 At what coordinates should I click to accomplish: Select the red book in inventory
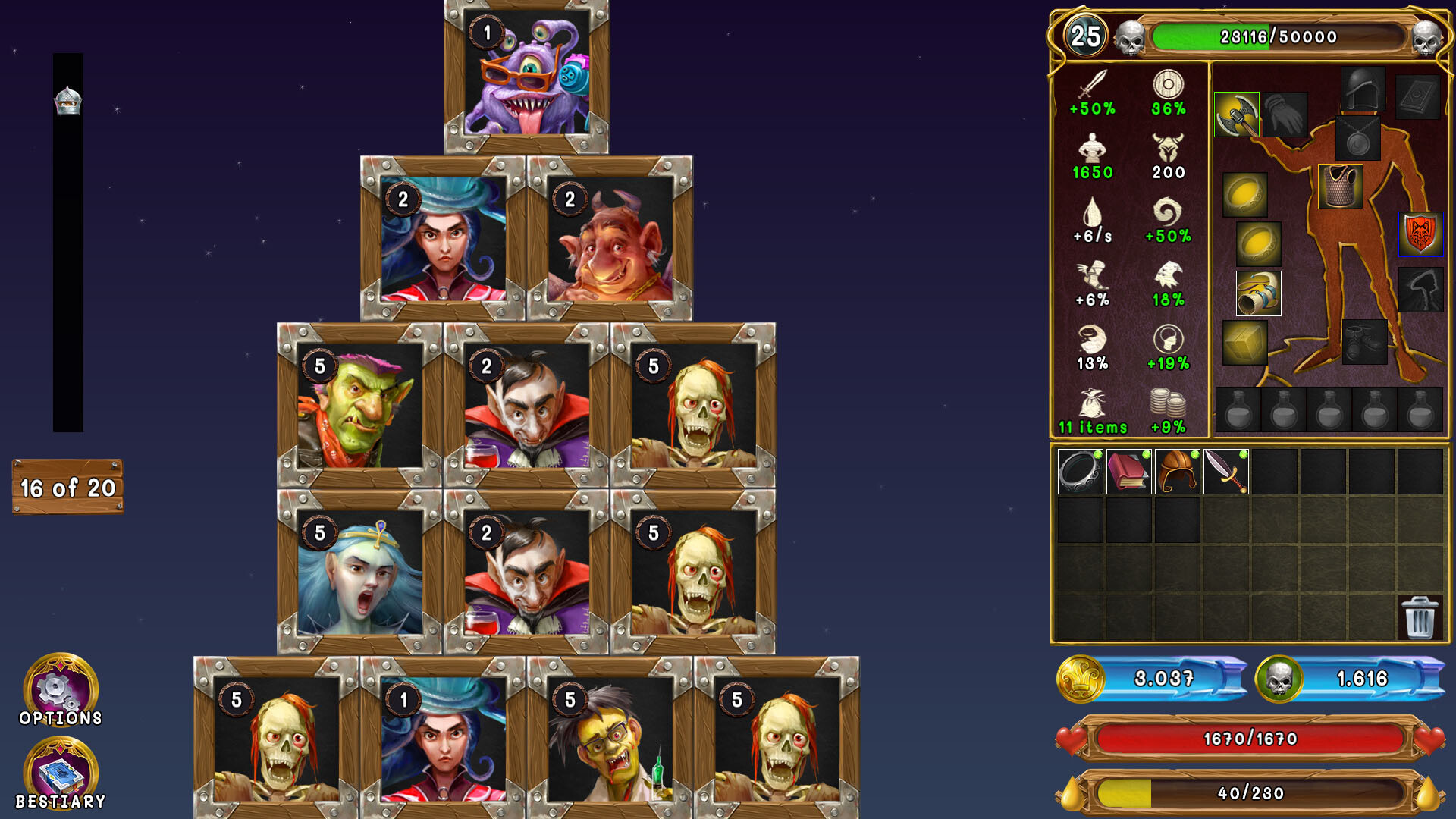(x=1128, y=472)
